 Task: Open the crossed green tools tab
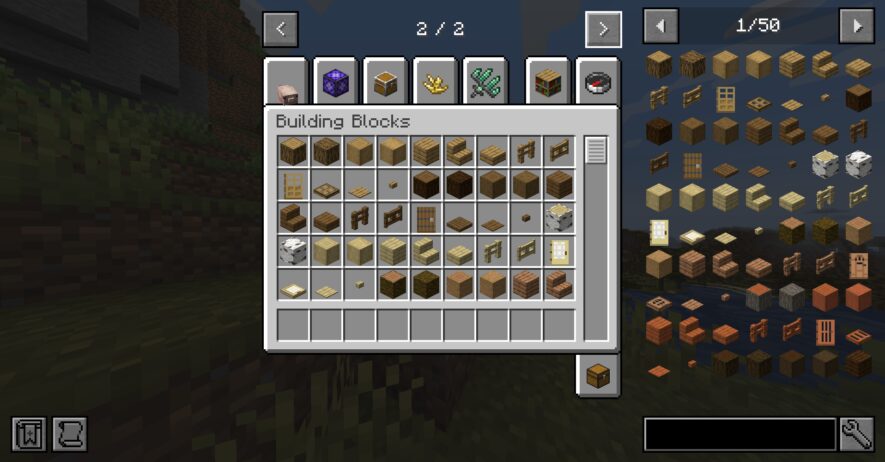point(485,82)
